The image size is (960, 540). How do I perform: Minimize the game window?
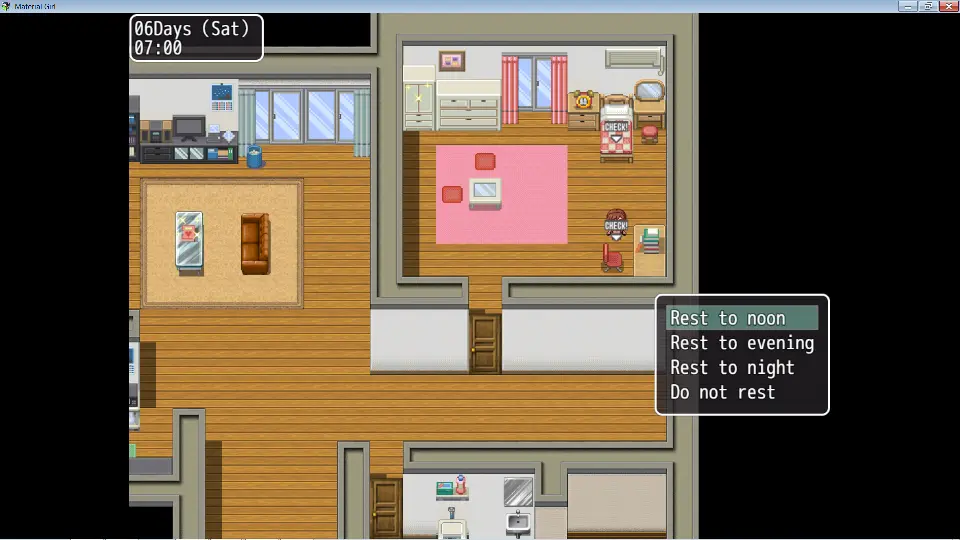coord(907,6)
